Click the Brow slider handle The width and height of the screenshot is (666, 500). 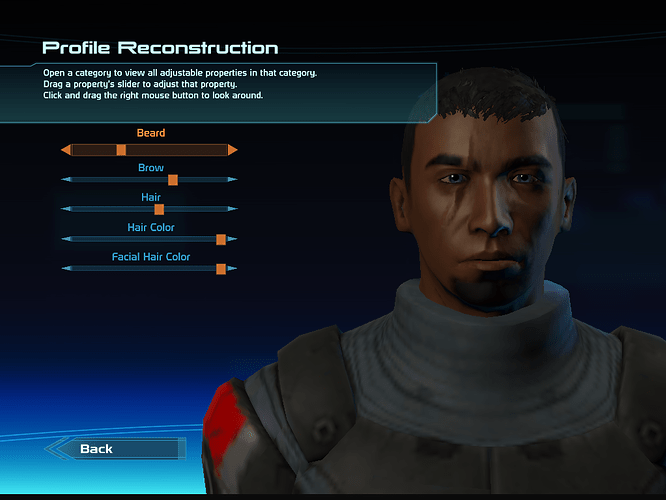coord(173,180)
